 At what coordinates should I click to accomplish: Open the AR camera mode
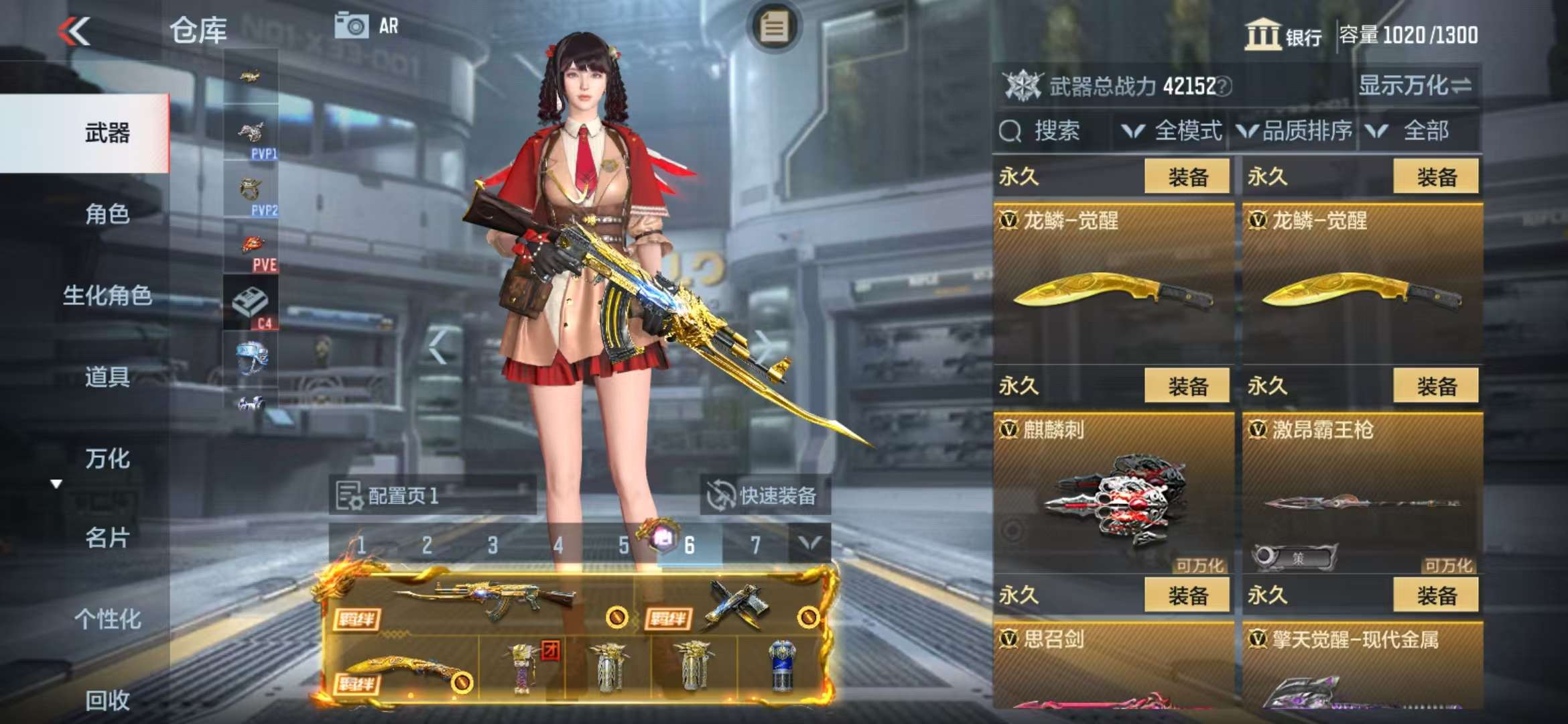pos(367,27)
